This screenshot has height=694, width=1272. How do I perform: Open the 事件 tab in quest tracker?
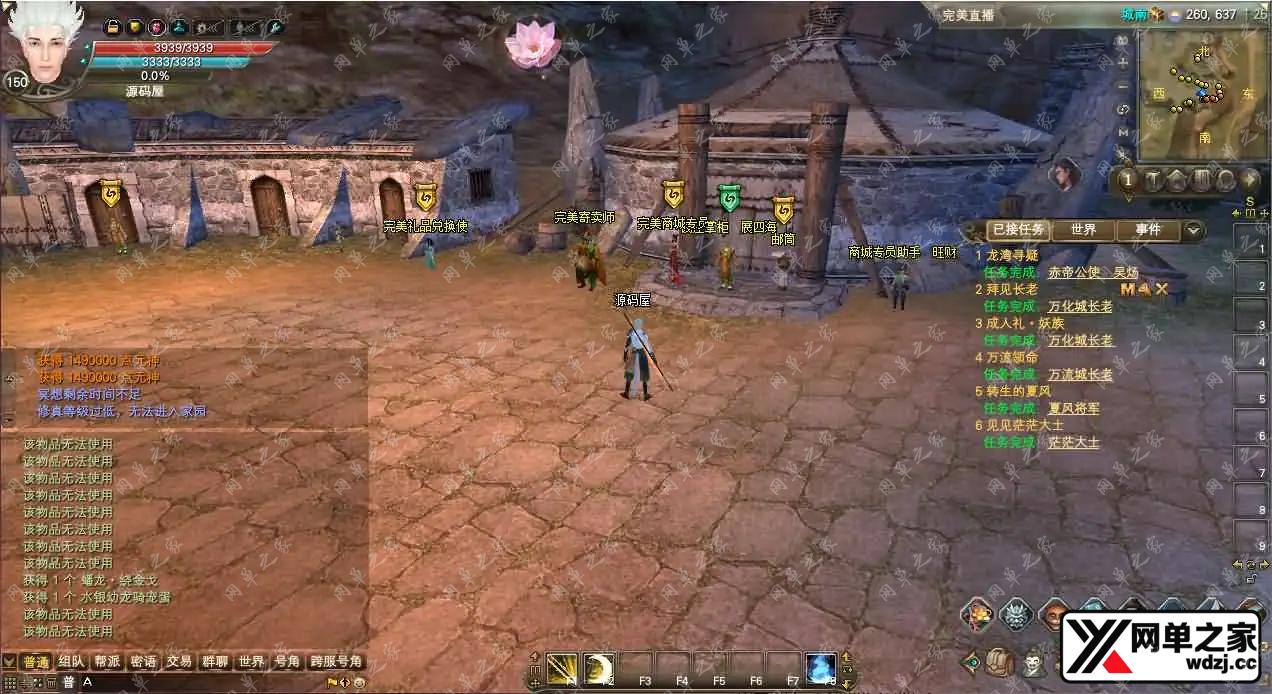click(x=1148, y=230)
